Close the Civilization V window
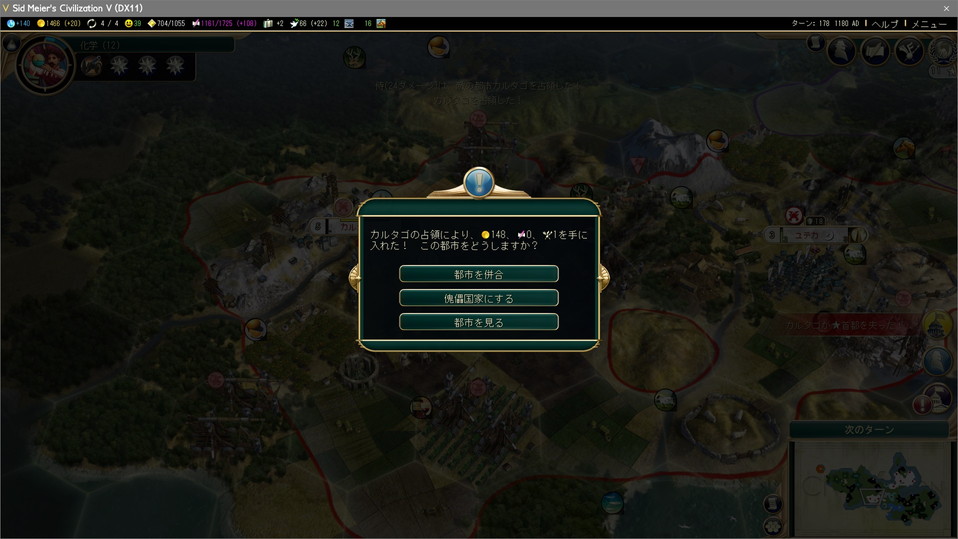 (x=946, y=8)
